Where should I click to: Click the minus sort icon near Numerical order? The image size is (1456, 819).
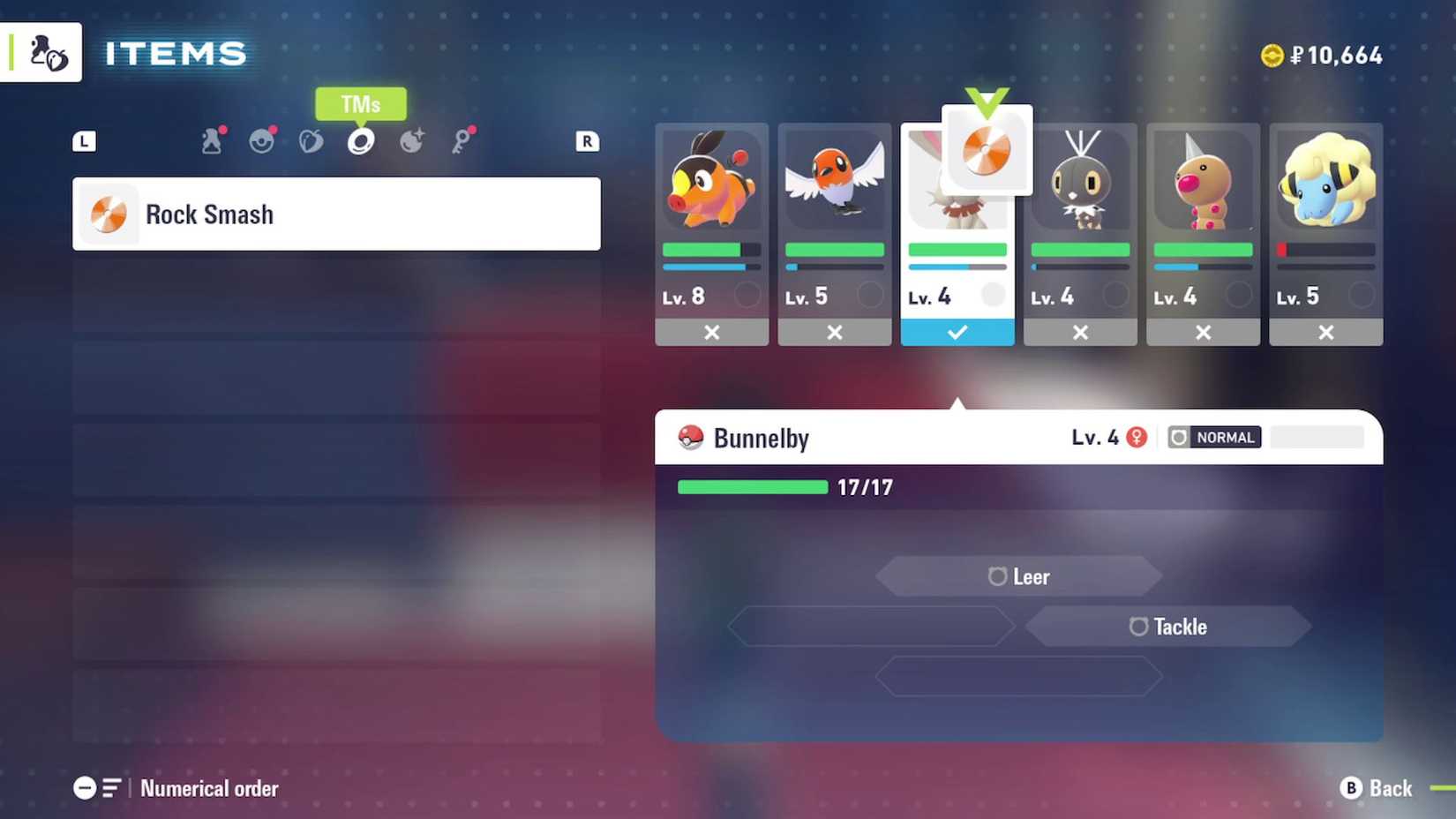click(x=86, y=788)
